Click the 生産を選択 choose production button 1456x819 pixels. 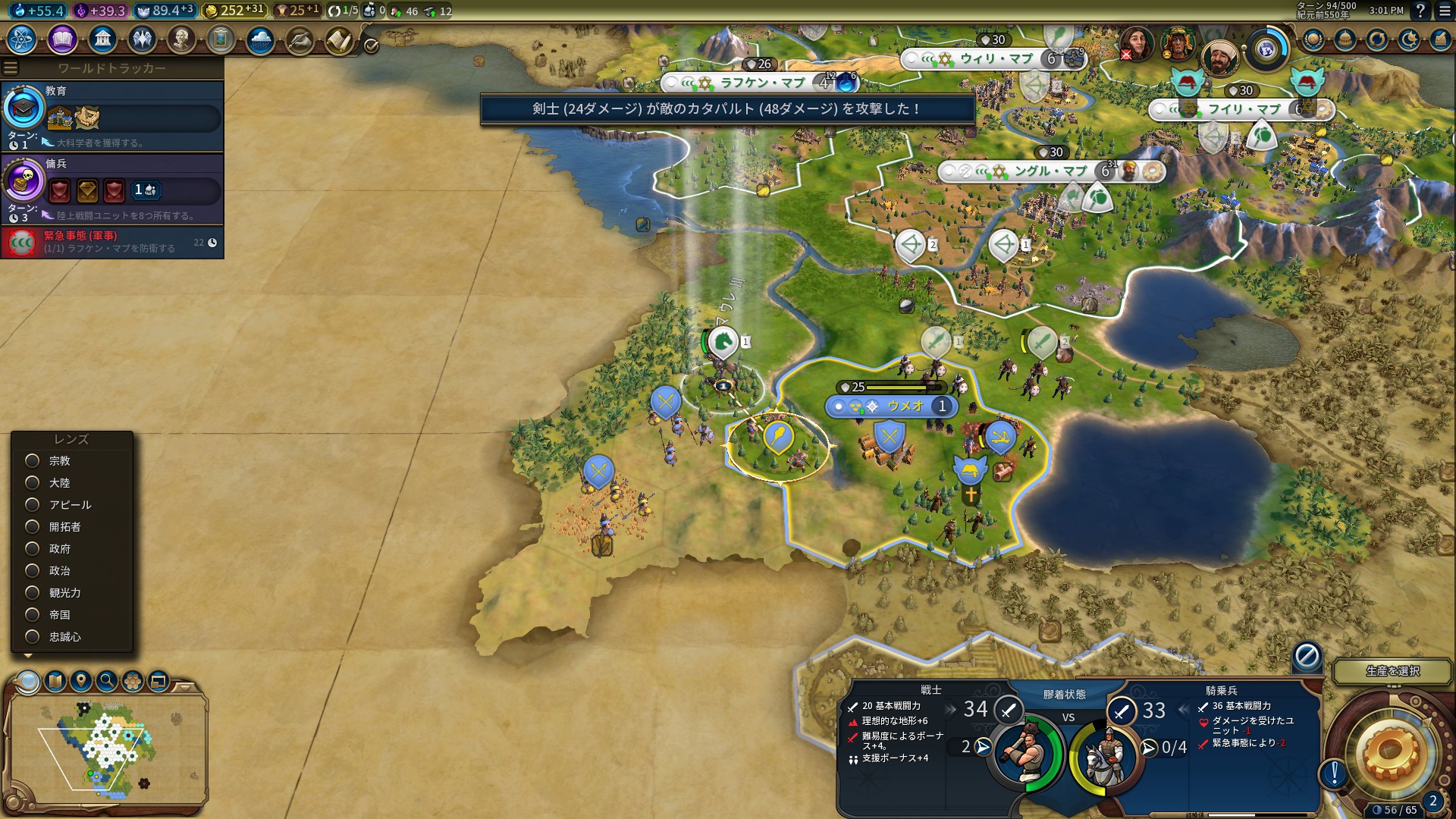(x=1392, y=671)
